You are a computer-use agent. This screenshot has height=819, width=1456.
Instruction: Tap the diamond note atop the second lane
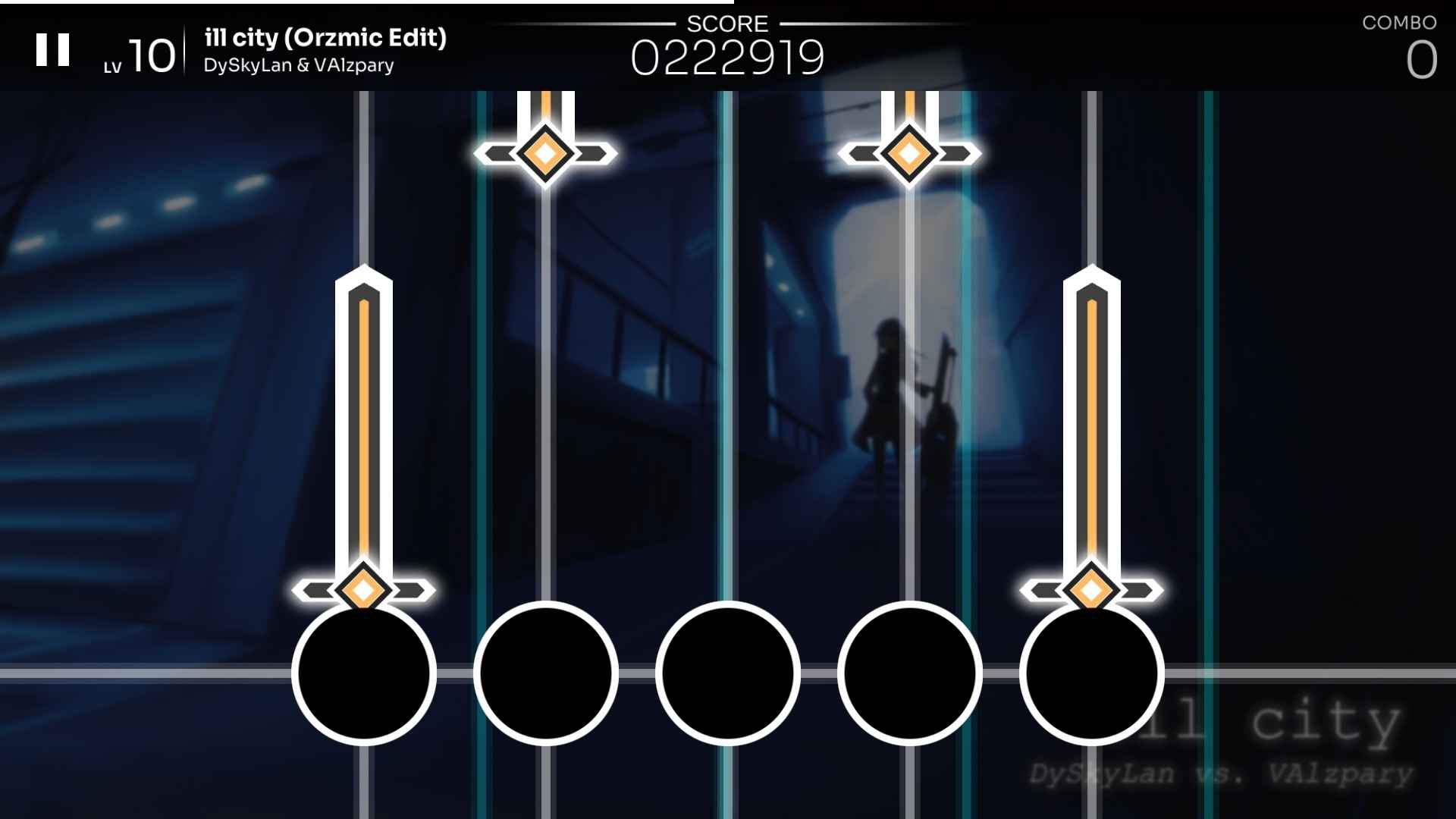(544, 154)
